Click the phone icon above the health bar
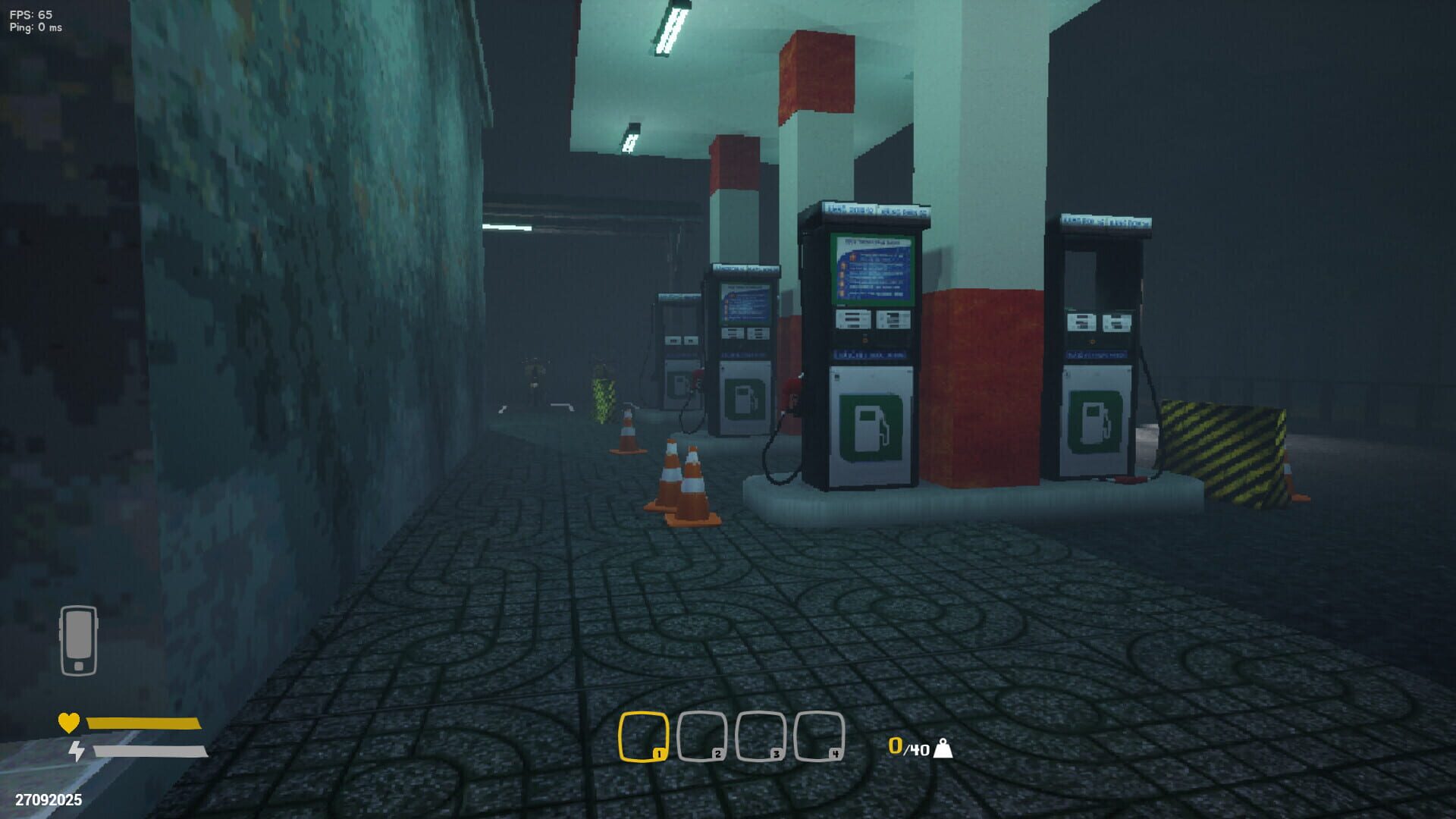The image size is (1456, 819). coord(78,639)
